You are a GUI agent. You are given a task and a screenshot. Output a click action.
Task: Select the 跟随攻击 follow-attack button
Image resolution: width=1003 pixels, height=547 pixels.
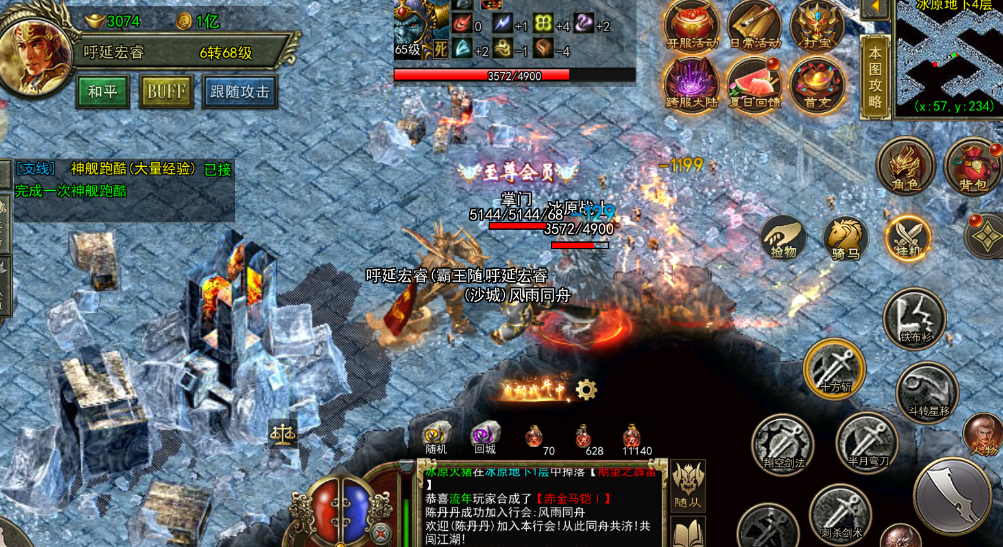(240, 92)
